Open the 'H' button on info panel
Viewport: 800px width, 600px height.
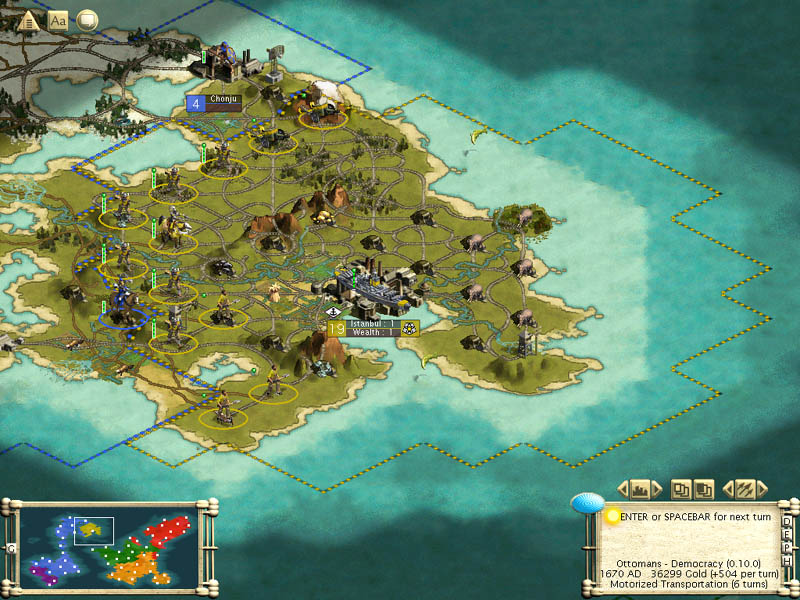coord(788,560)
